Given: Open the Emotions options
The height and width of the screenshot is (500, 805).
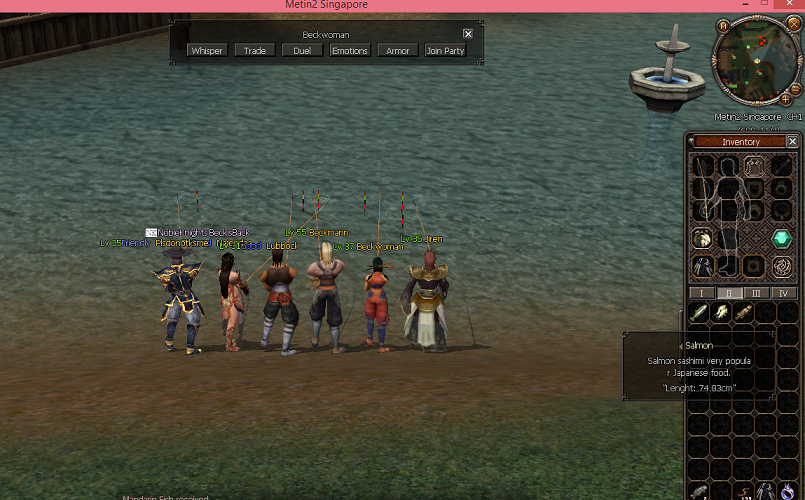Looking at the screenshot, I should tap(350, 50).
